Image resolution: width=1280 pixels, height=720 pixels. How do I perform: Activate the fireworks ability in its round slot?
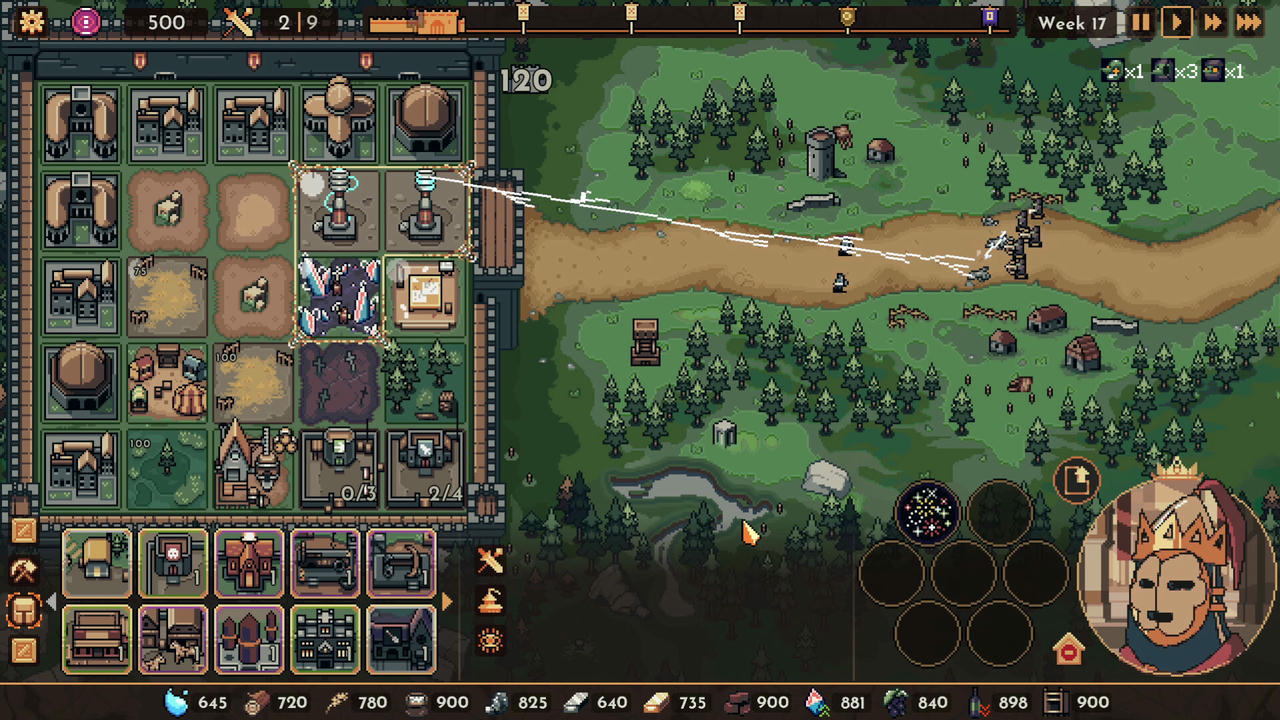tap(928, 512)
